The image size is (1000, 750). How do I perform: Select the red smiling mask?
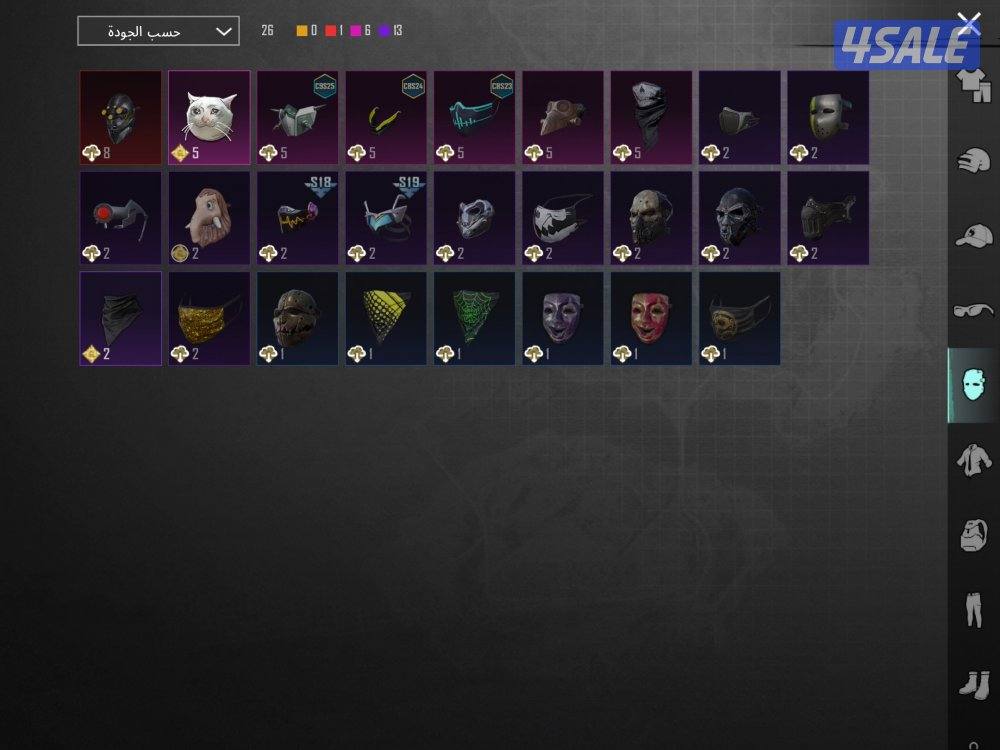(651, 318)
